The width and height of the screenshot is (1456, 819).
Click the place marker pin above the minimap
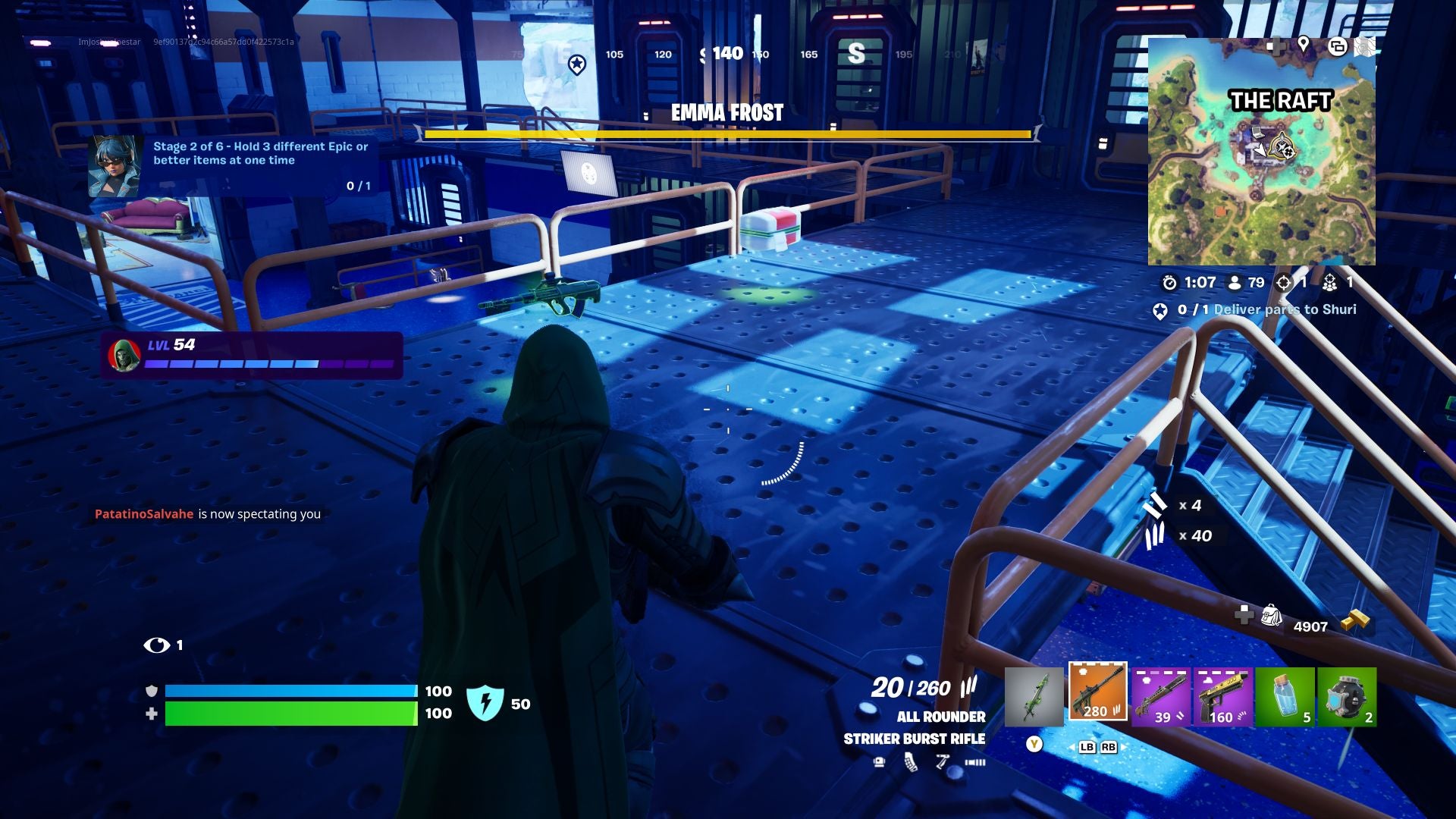click(x=1304, y=45)
